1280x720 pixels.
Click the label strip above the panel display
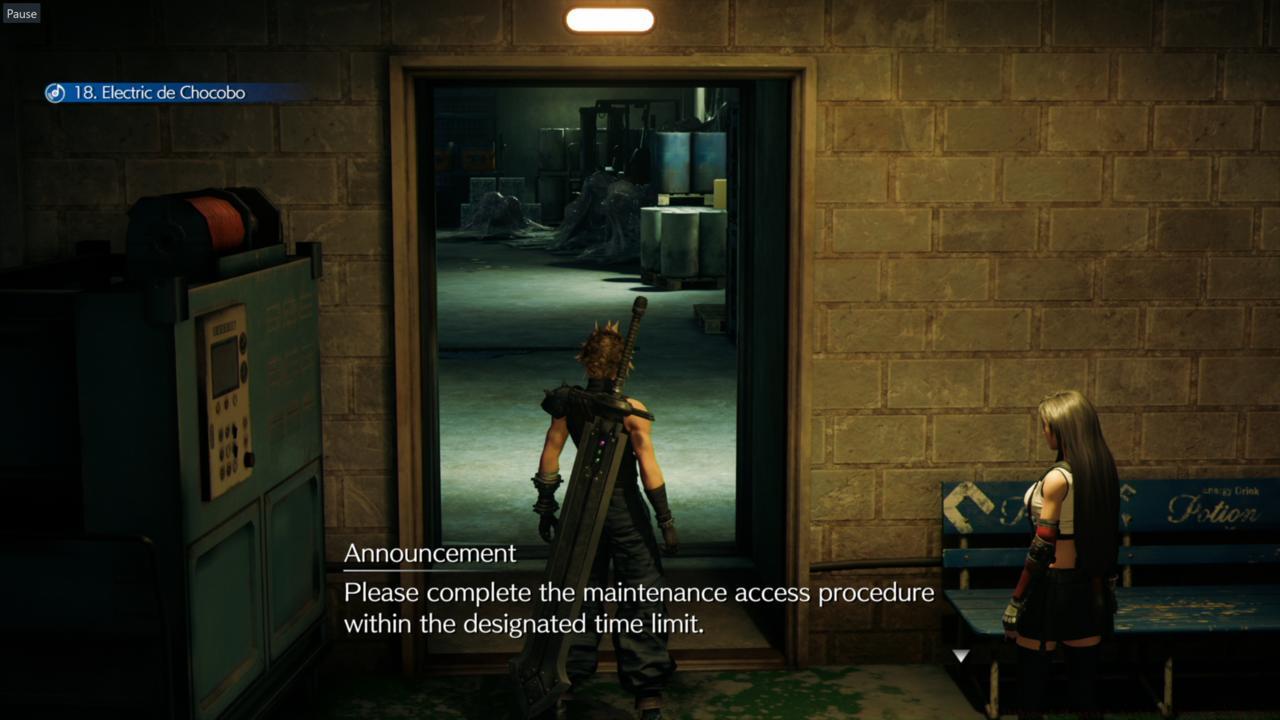225,325
